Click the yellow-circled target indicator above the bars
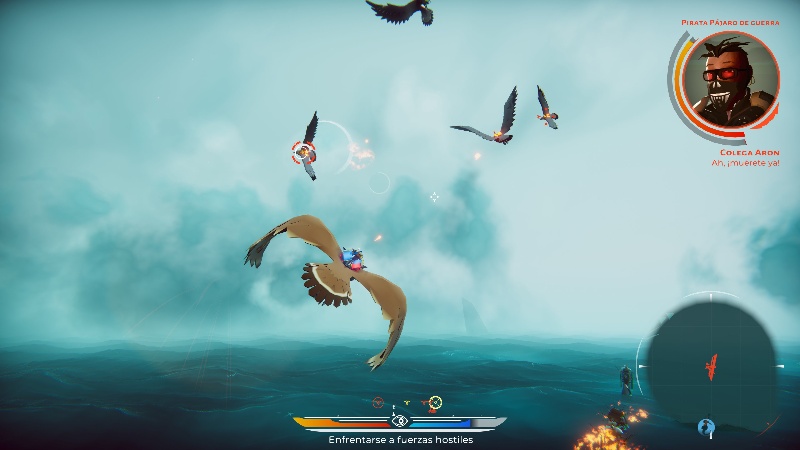The width and height of the screenshot is (800, 450). 435,403
